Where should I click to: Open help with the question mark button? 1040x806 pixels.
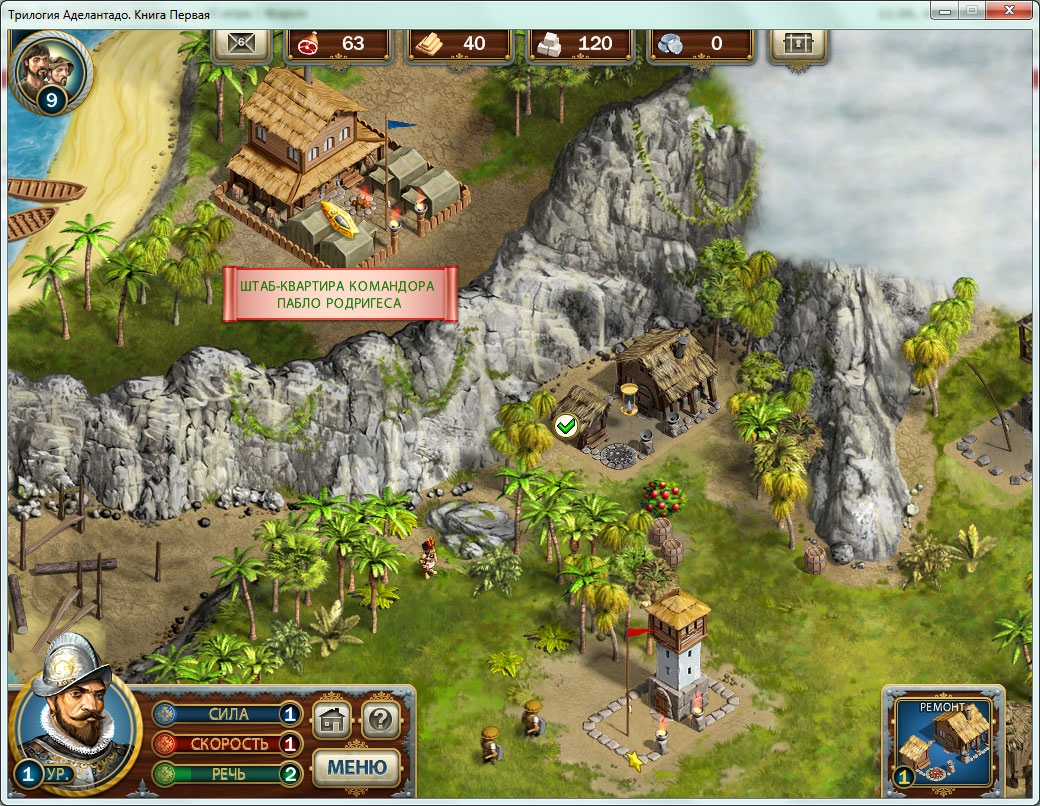tap(380, 719)
